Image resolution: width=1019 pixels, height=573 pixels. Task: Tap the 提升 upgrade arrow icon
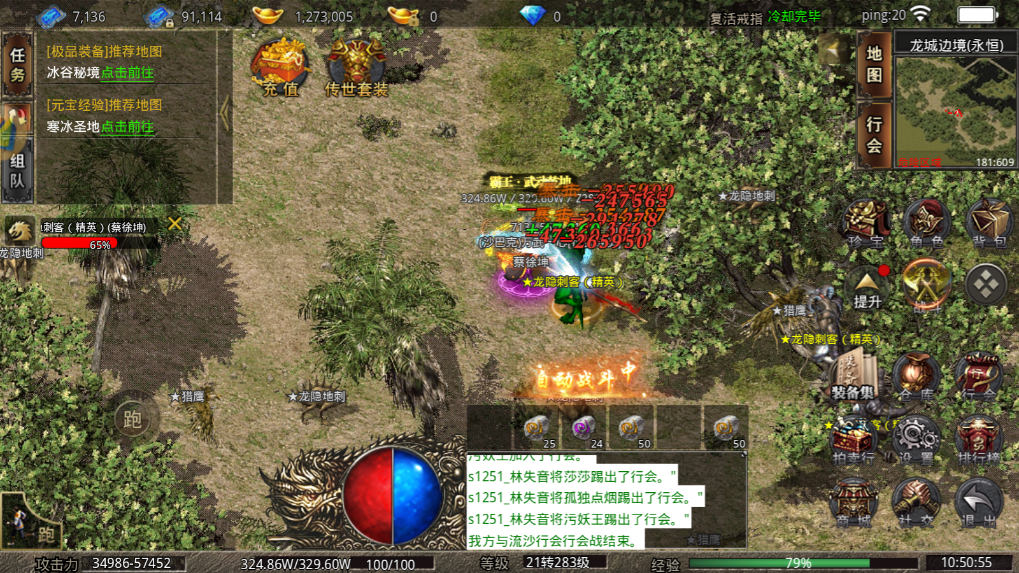(x=867, y=286)
